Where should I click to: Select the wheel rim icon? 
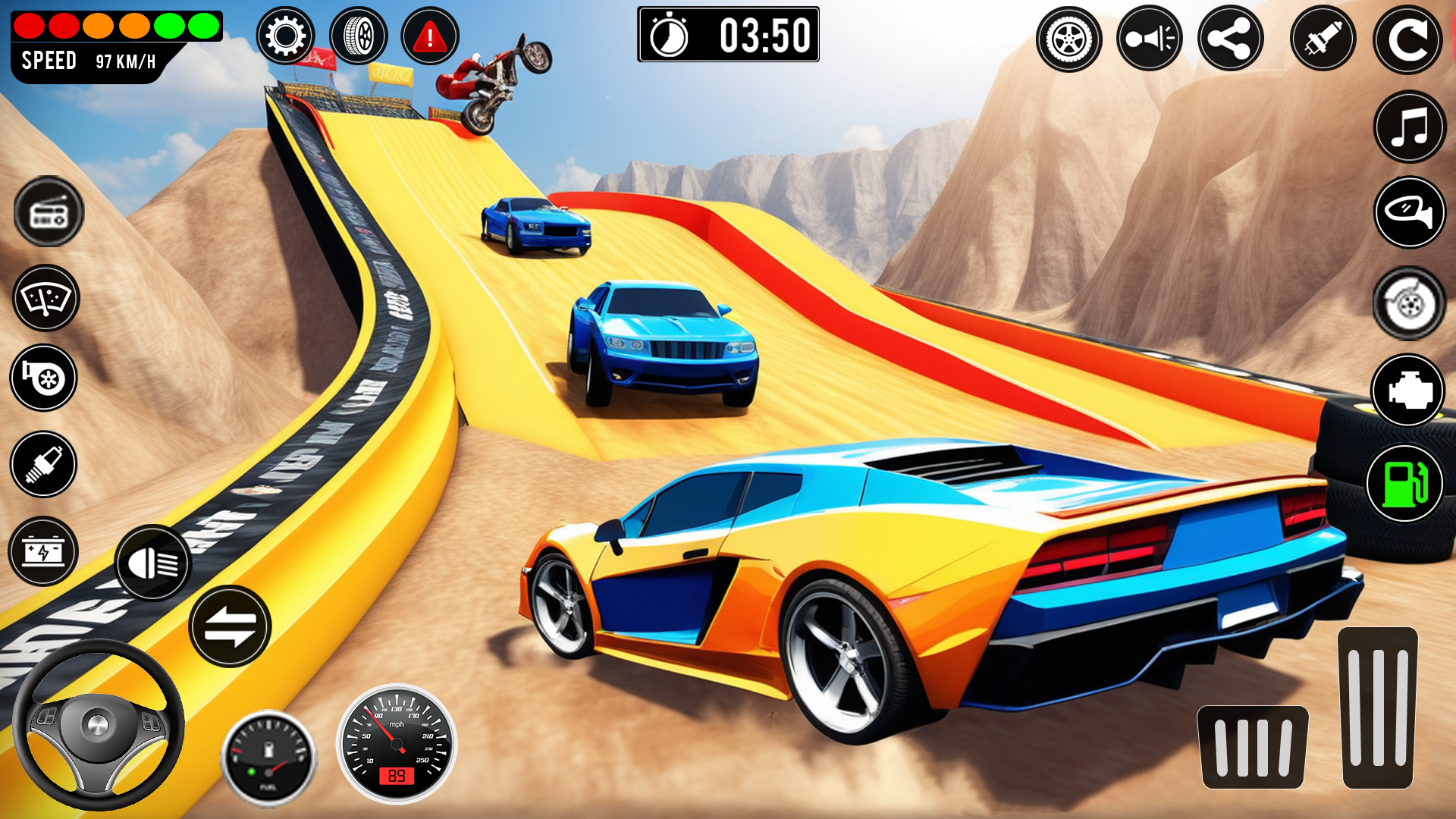[1068, 39]
